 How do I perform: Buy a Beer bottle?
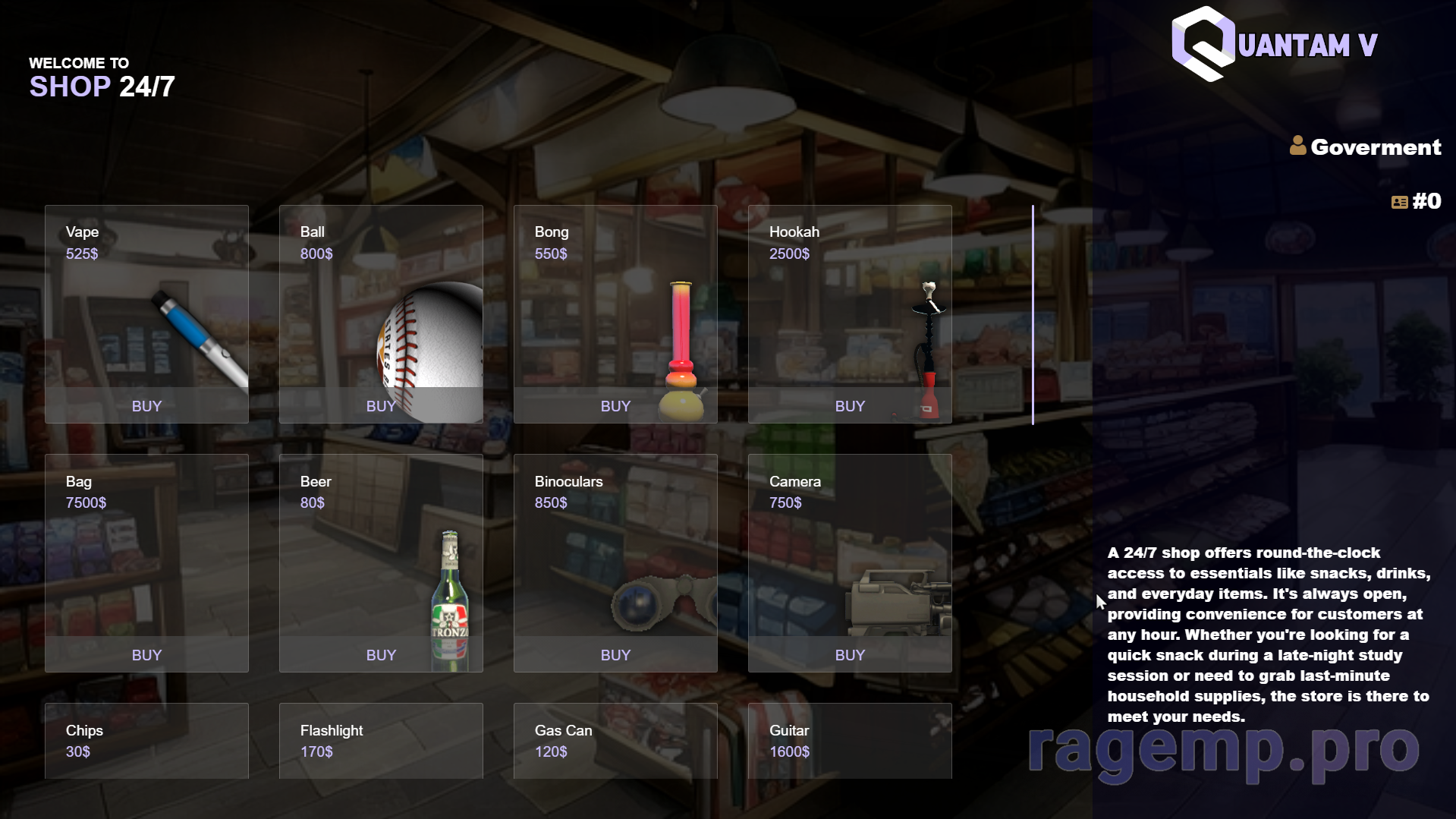click(x=381, y=655)
